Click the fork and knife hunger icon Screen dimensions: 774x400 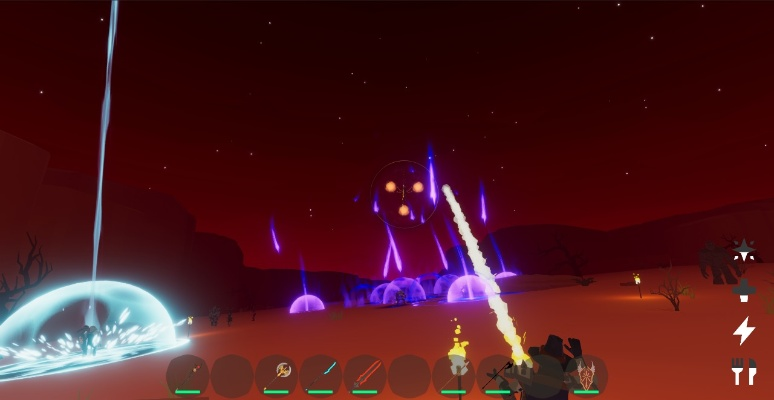click(743, 371)
